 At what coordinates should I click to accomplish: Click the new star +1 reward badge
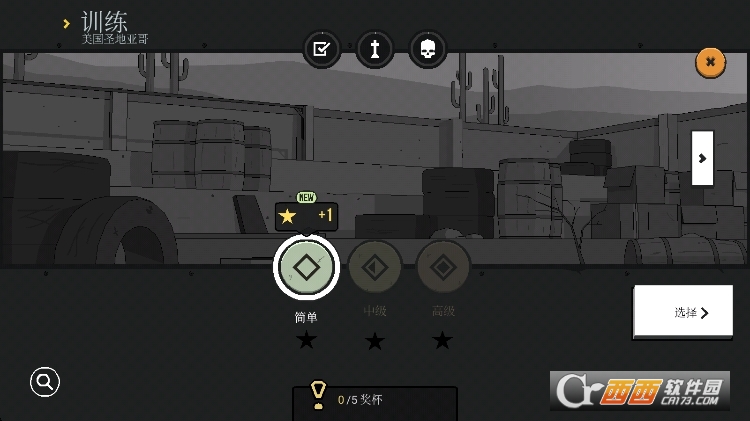[x=306, y=216]
